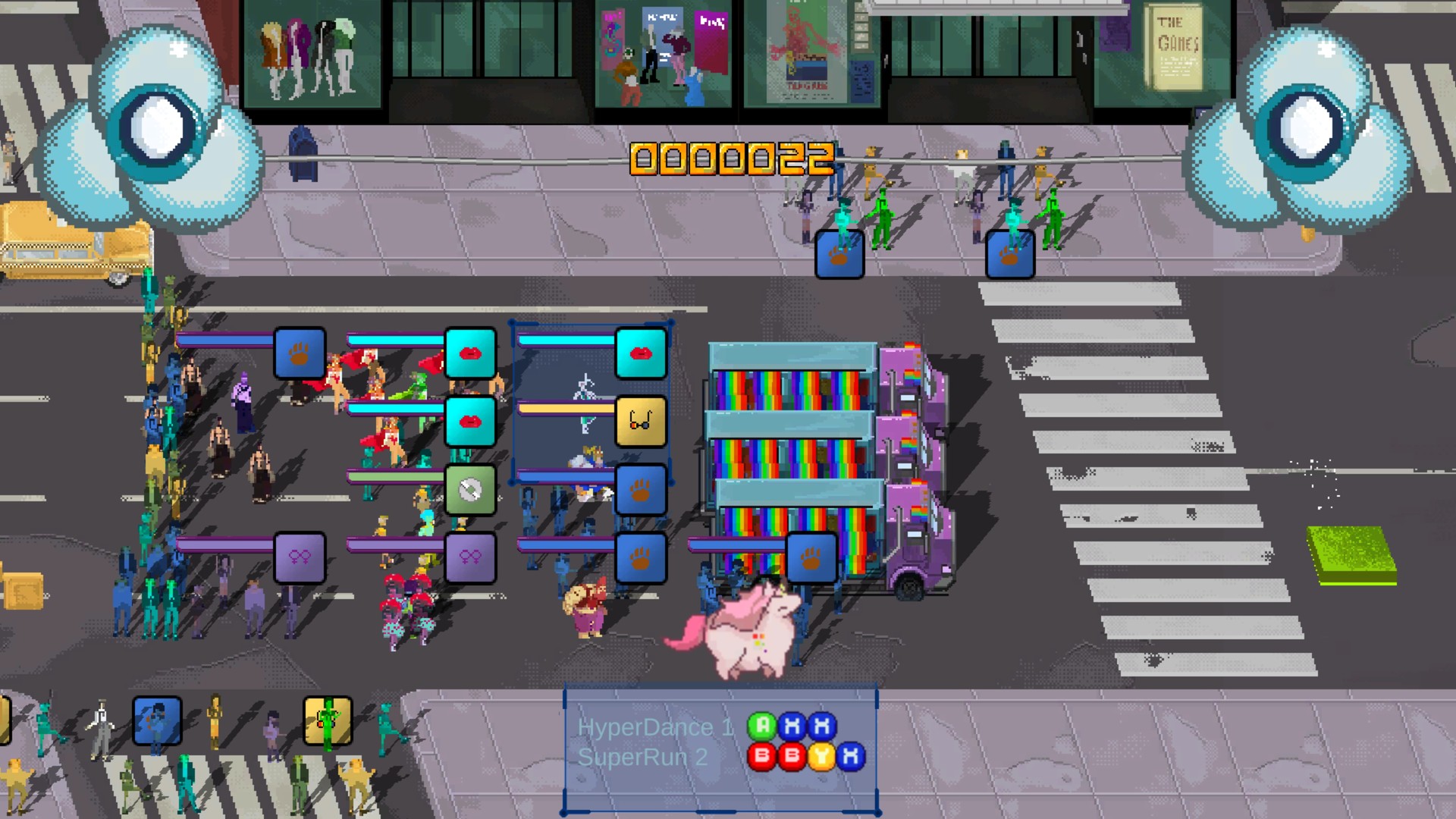Select the purple double-Venus symbol badge

click(471, 557)
